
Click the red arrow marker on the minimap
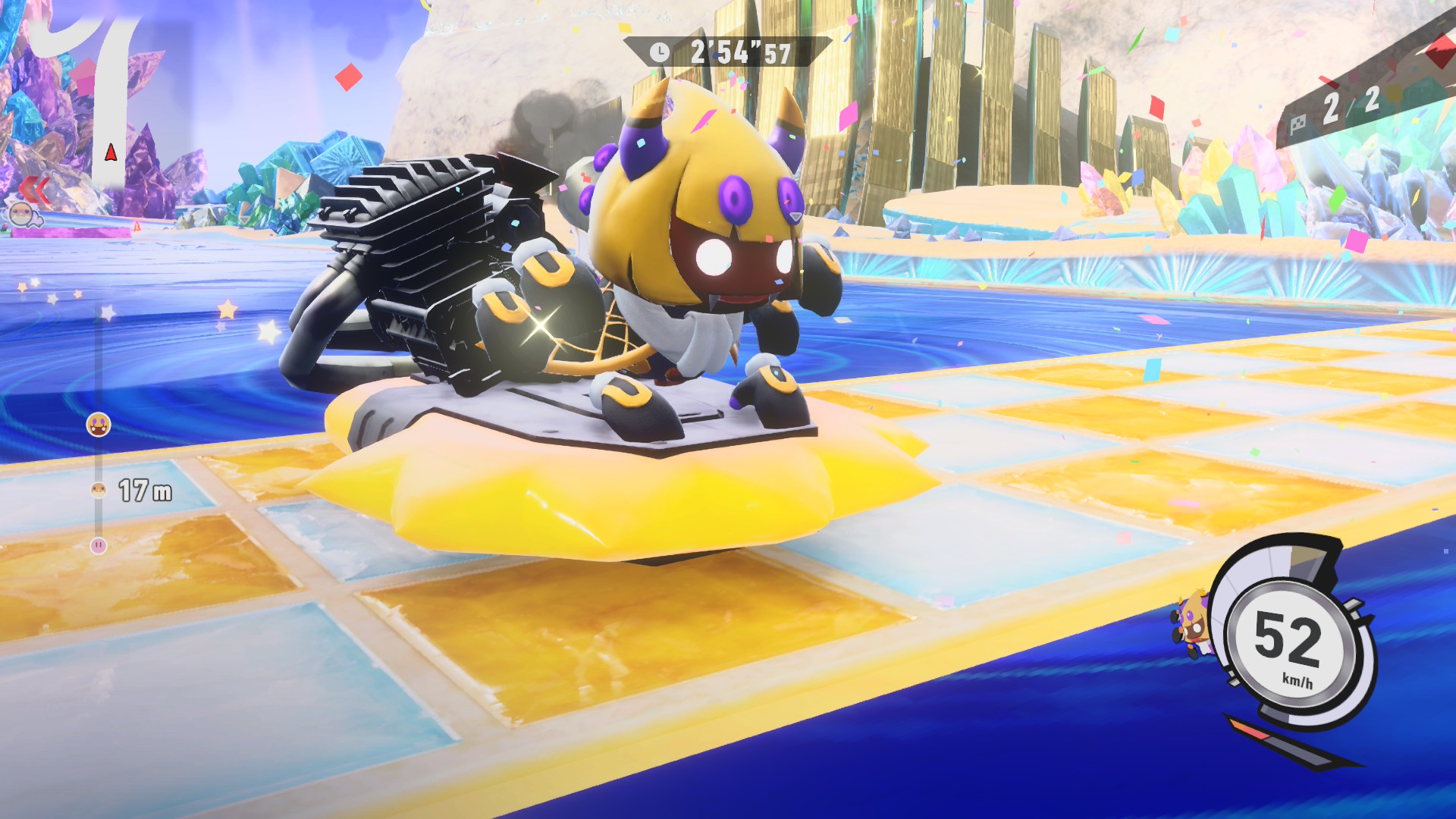pos(111,153)
